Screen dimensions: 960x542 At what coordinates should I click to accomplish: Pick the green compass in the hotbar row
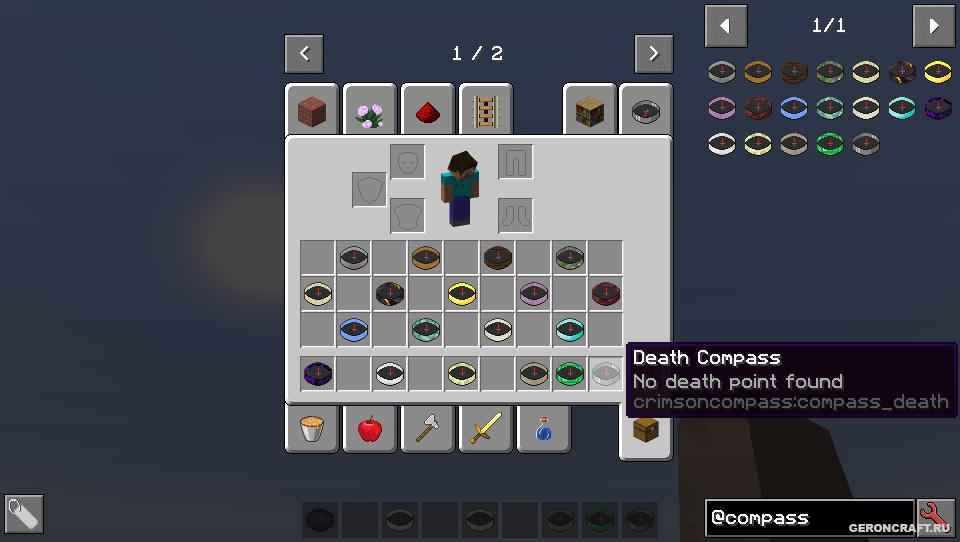click(569, 374)
